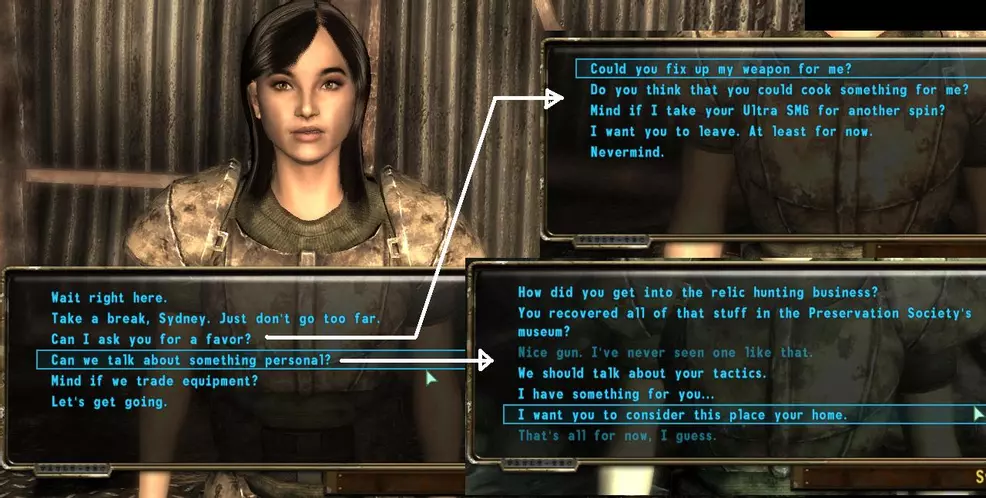Select "That's all for now, I guess."
Image resolution: width=986 pixels, height=498 pixels.
(x=617, y=436)
